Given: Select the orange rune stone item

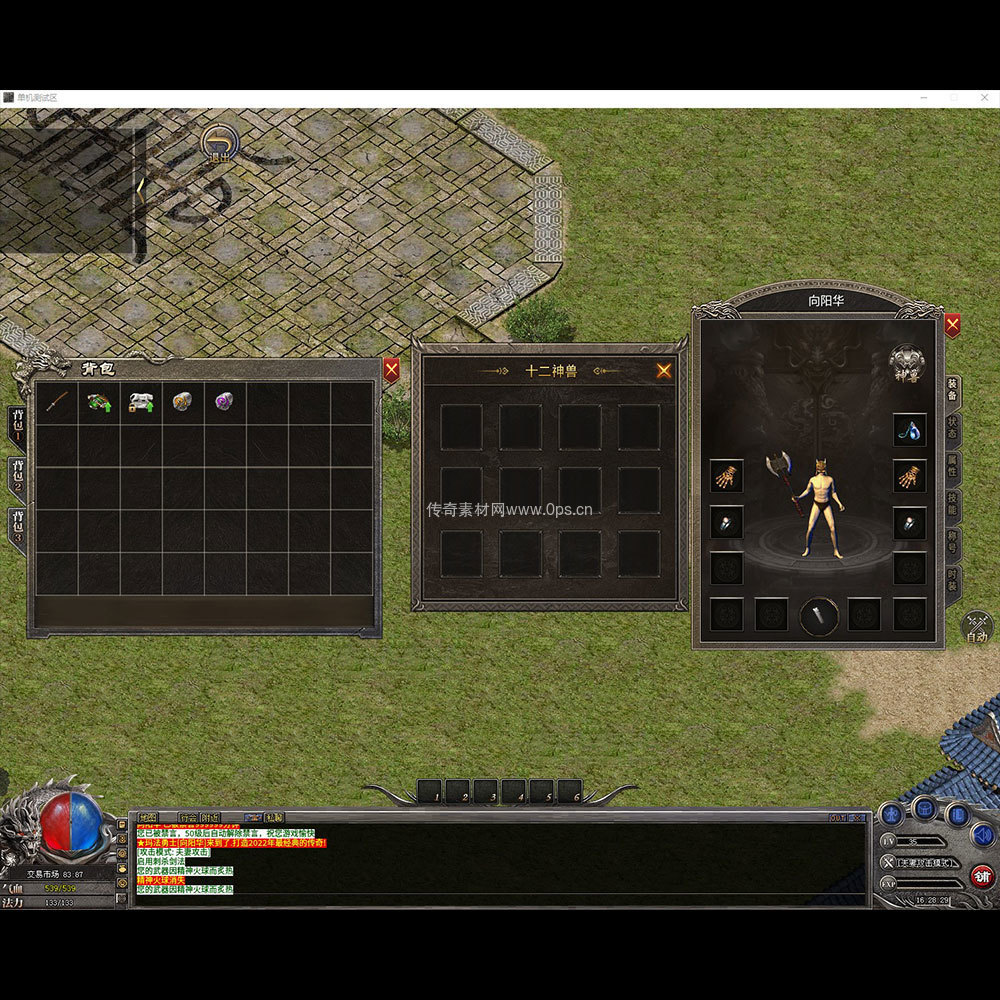Looking at the screenshot, I should pos(182,403).
